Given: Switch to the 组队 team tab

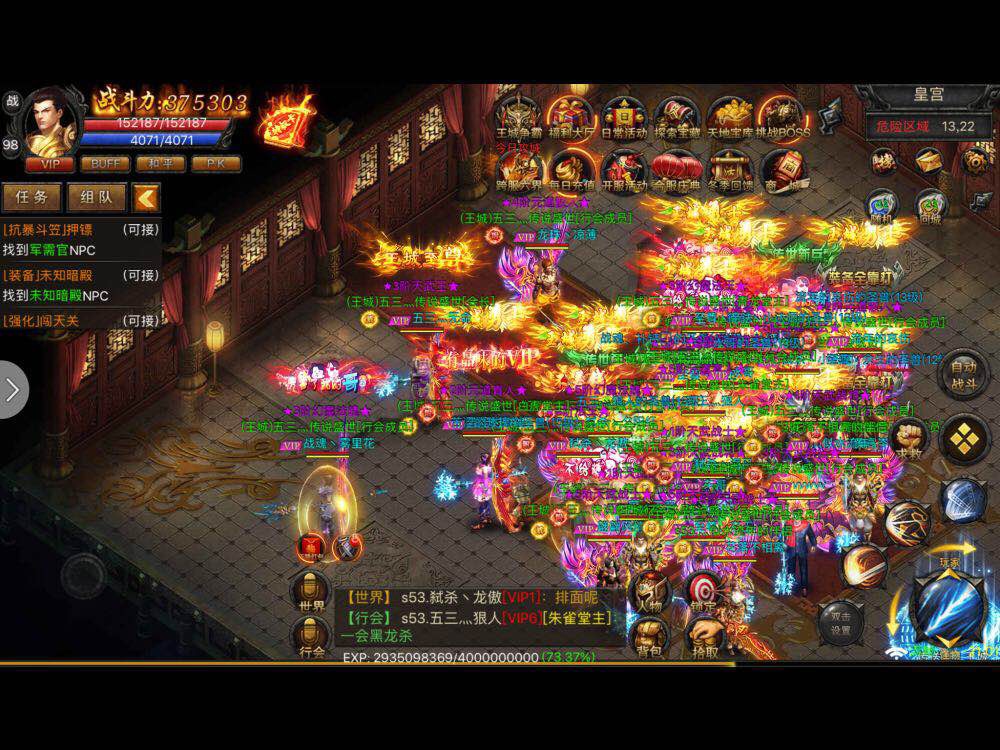Looking at the screenshot, I should click(96, 197).
